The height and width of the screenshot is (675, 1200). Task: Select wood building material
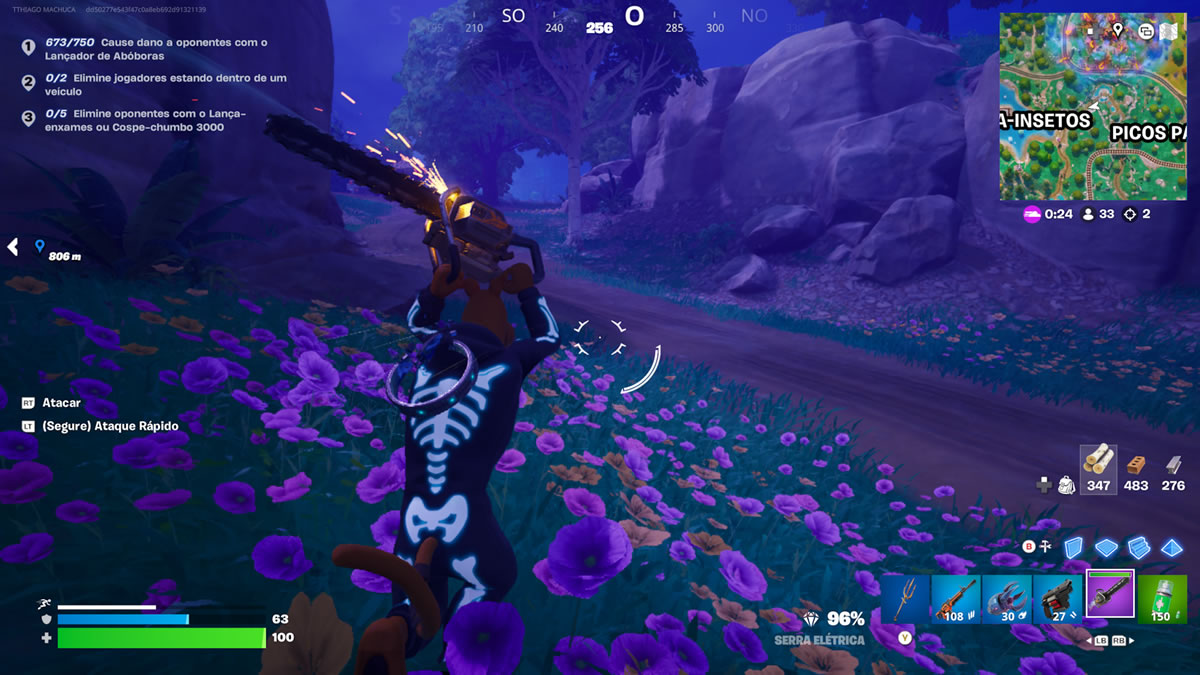pos(1098,465)
